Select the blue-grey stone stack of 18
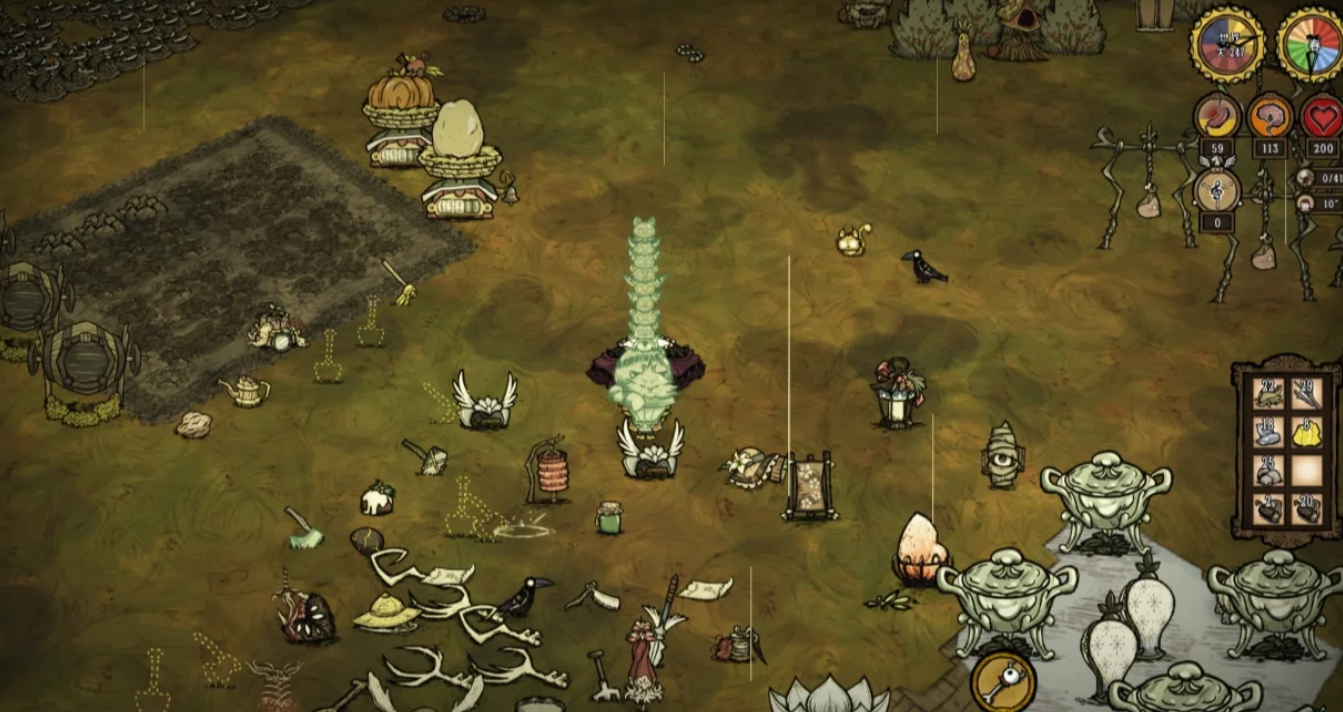 pos(1268,432)
